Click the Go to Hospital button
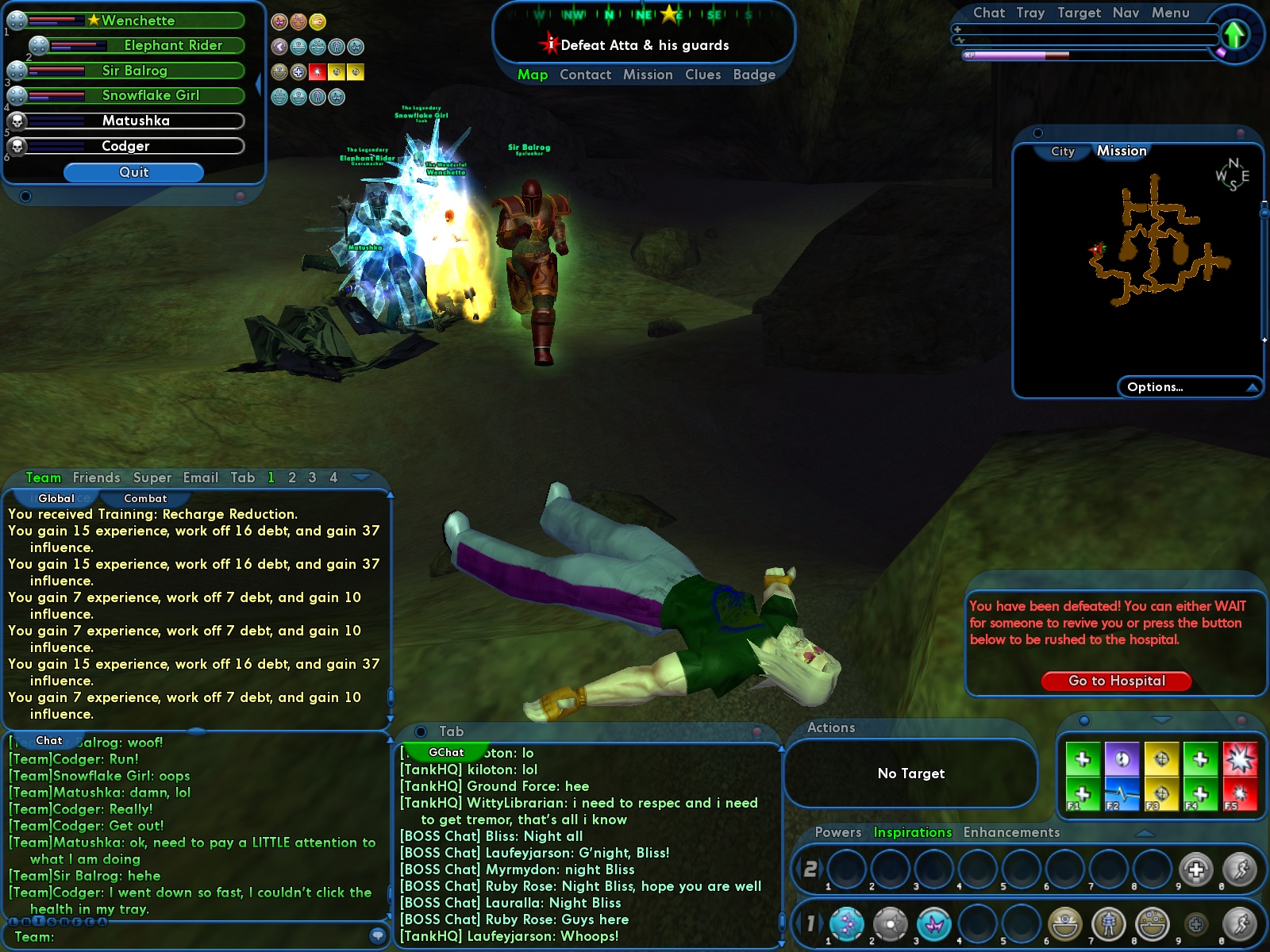 [1116, 681]
